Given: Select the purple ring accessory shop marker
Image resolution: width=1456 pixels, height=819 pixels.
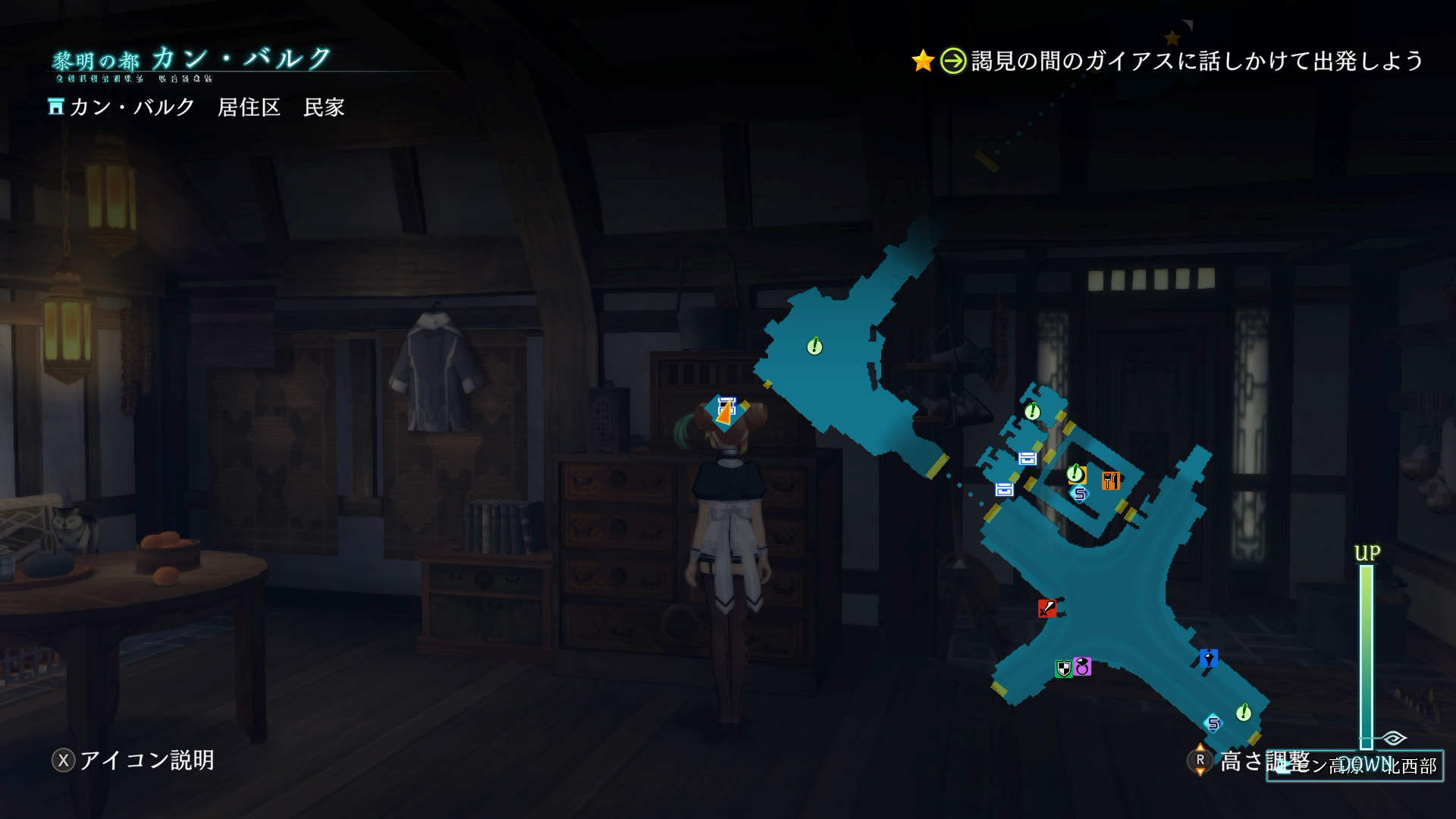Looking at the screenshot, I should (x=1082, y=667).
